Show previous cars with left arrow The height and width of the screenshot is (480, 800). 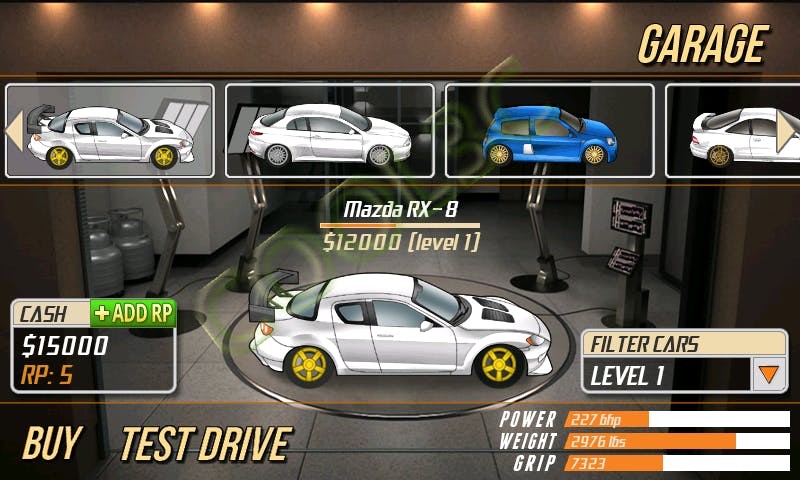(14, 131)
